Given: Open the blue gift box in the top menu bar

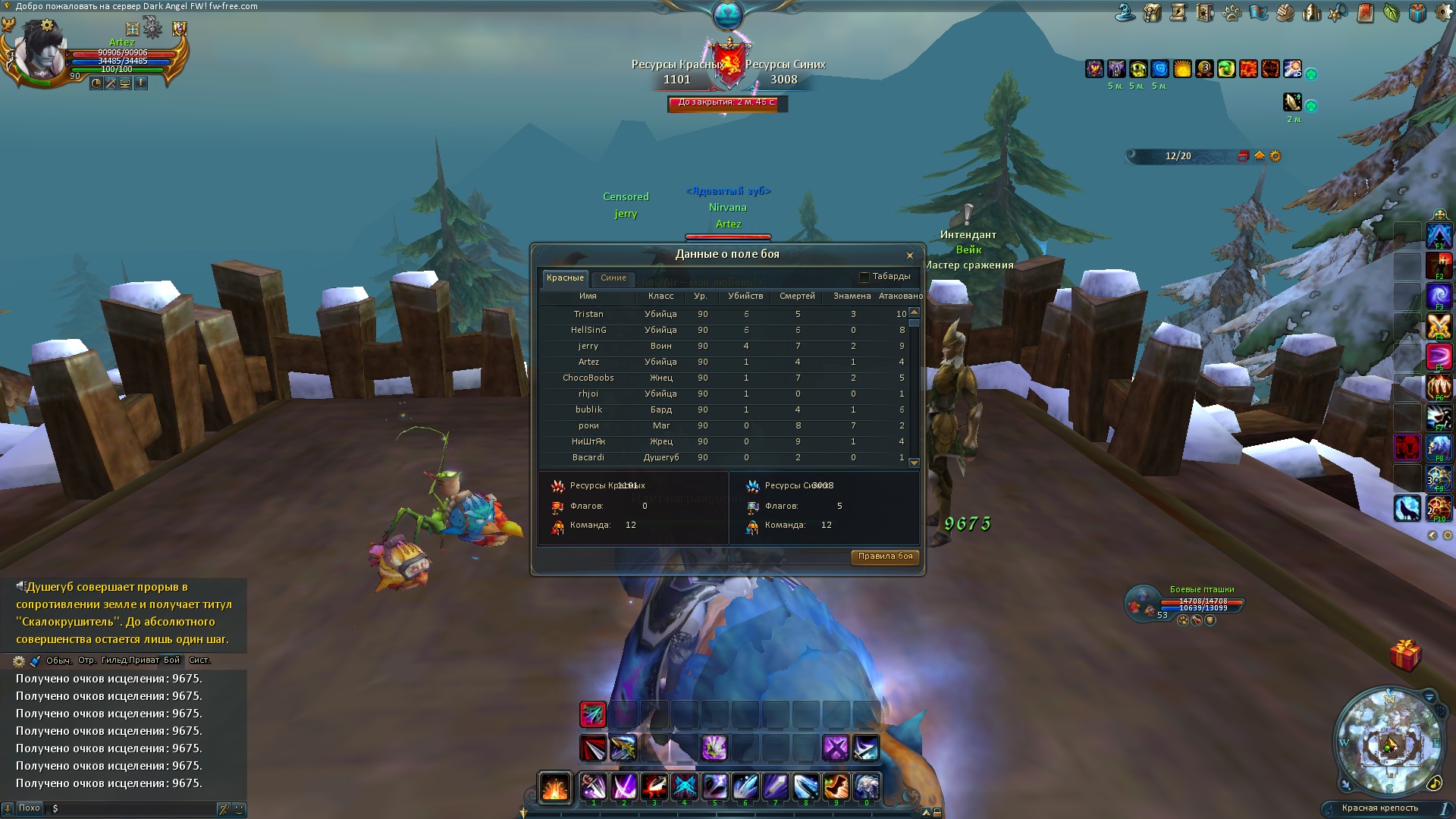Looking at the screenshot, I should (x=1417, y=13).
